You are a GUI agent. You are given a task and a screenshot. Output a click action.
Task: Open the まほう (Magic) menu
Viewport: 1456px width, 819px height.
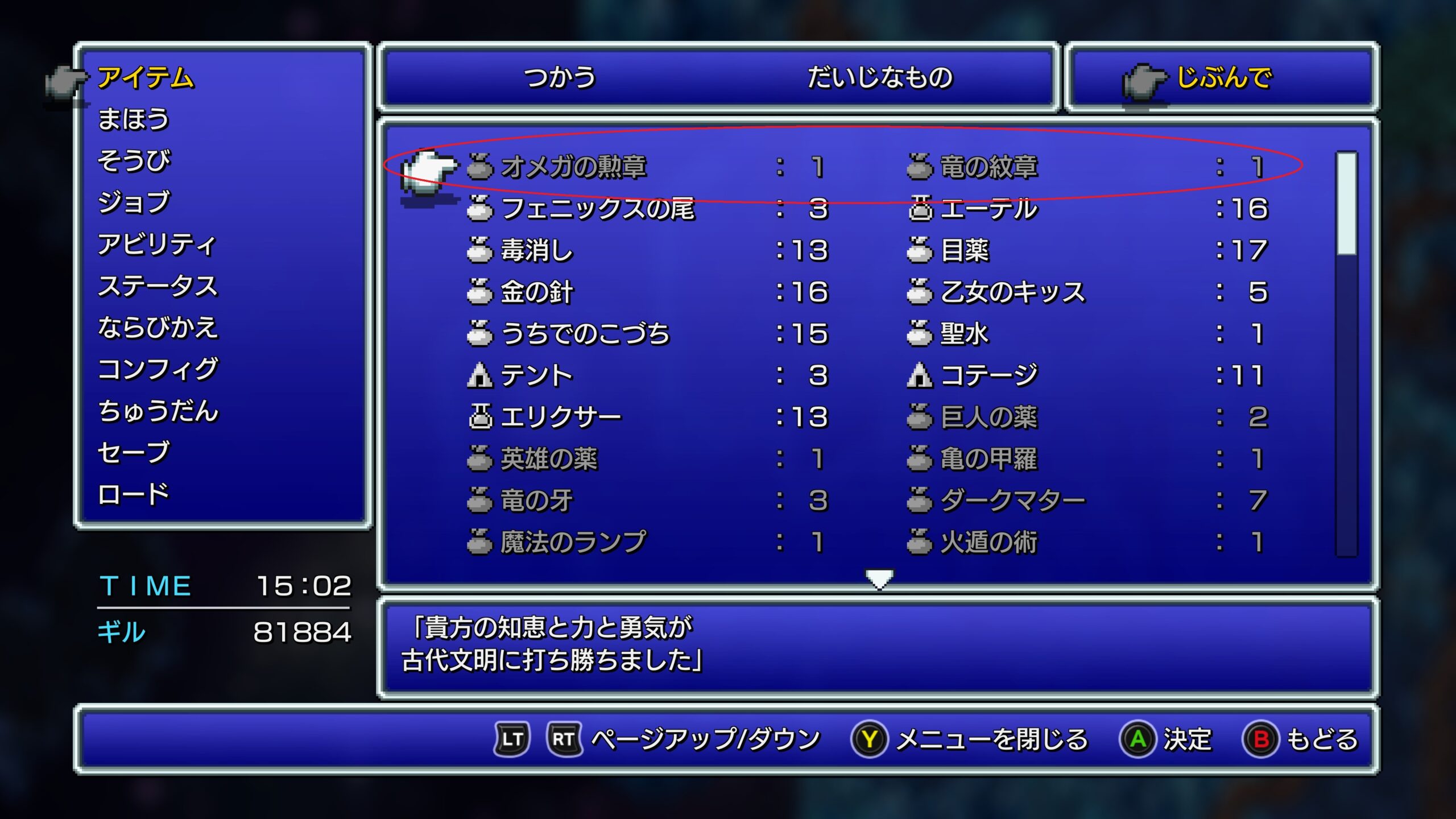[134, 119]
